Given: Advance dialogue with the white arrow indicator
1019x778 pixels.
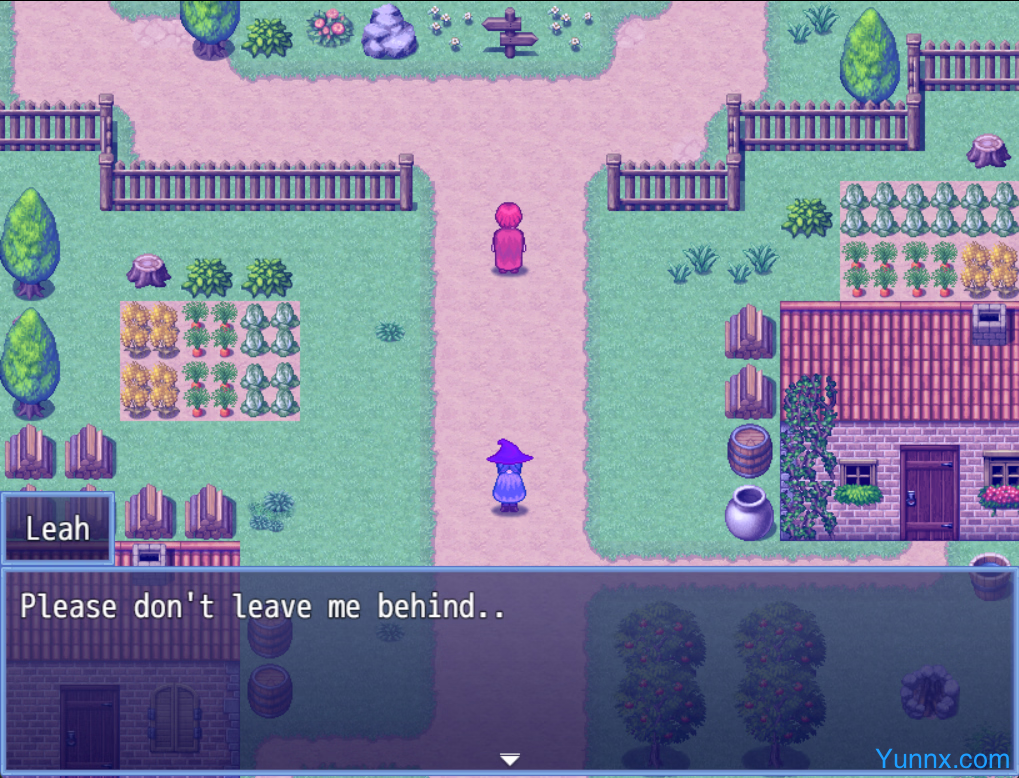Looking at the screenshot, I should 510,759.
